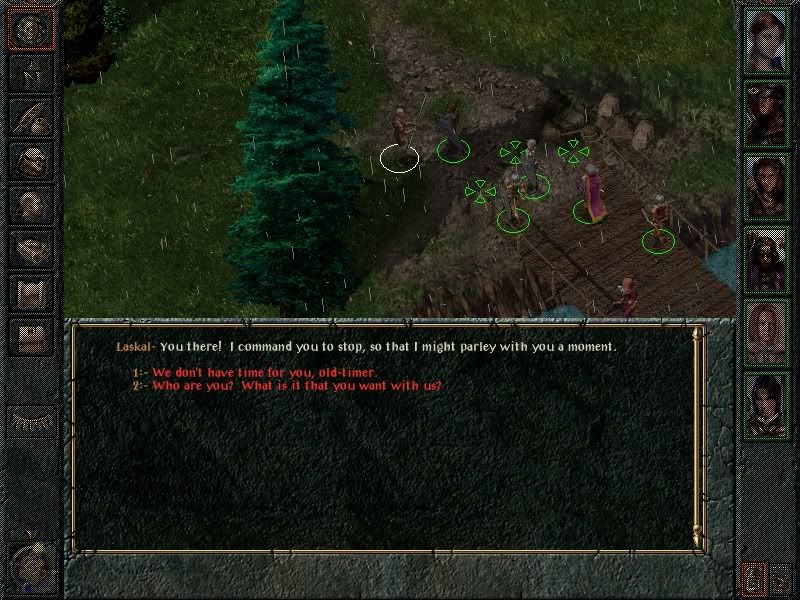Click the game clock to pause
Image resolution: width=800 pixels, height=600 pixels.
click(x=30, y=568)
